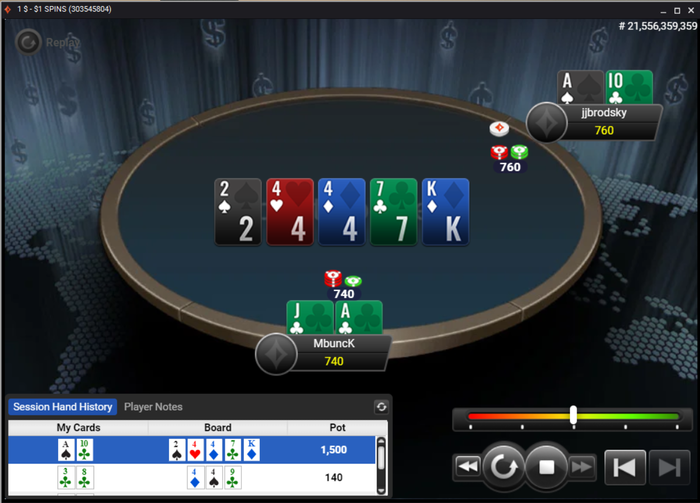
Task: Sort hand history by Pot column
Action: (x=333, y=428)
